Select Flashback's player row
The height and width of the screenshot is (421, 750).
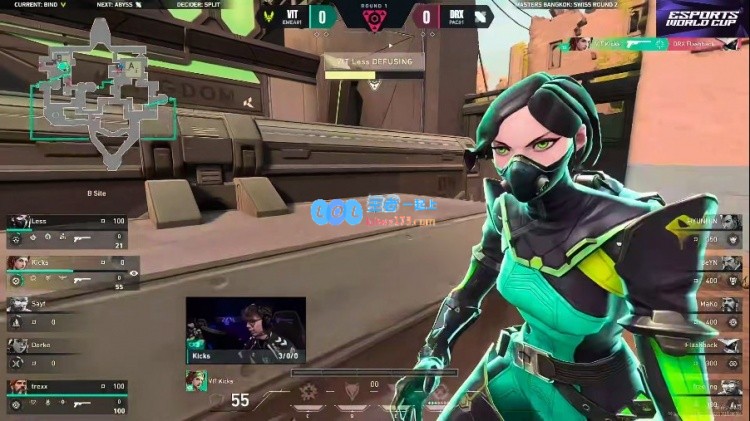(705, 347)
